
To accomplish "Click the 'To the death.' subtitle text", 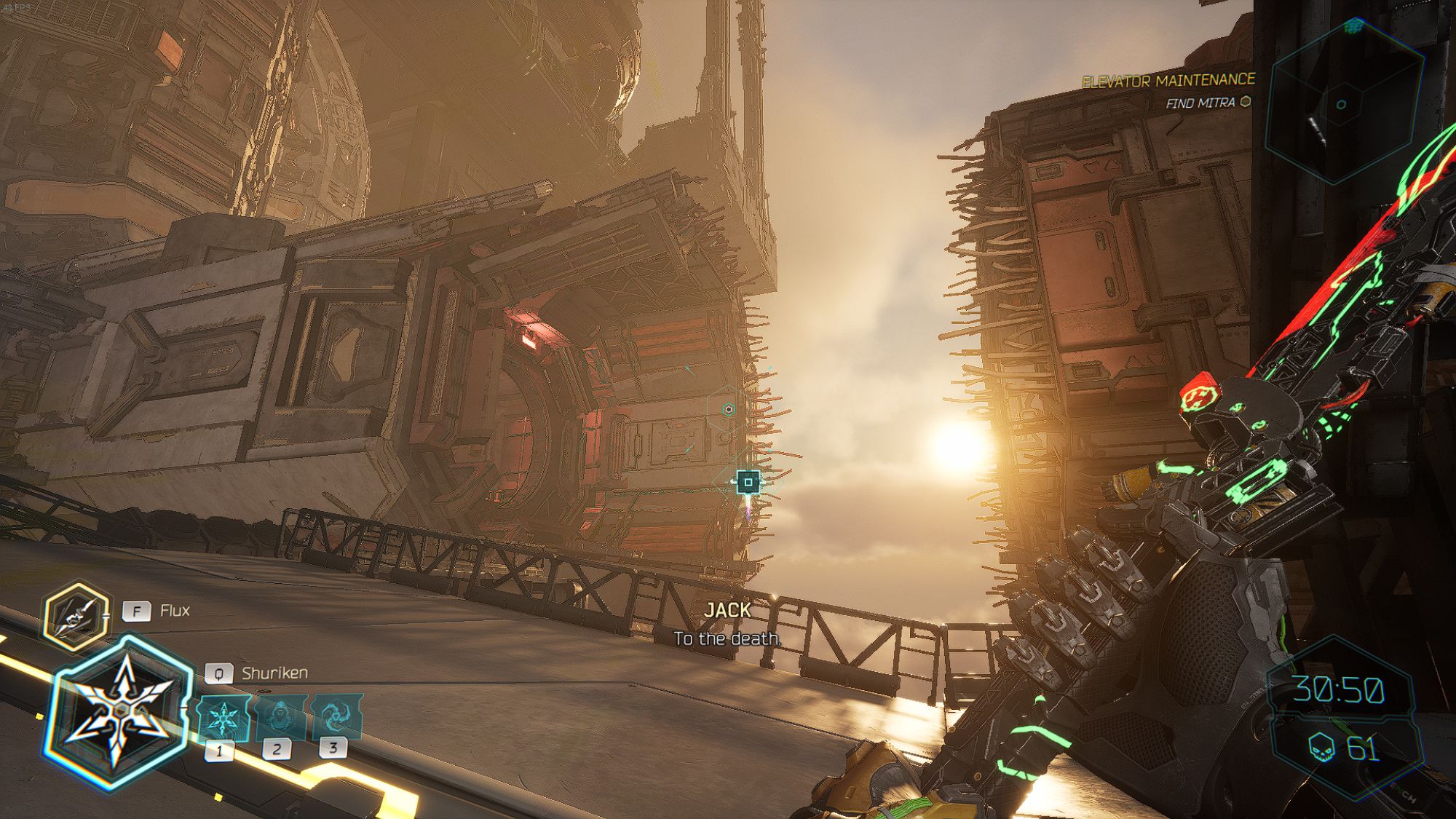I will point(728,641).
